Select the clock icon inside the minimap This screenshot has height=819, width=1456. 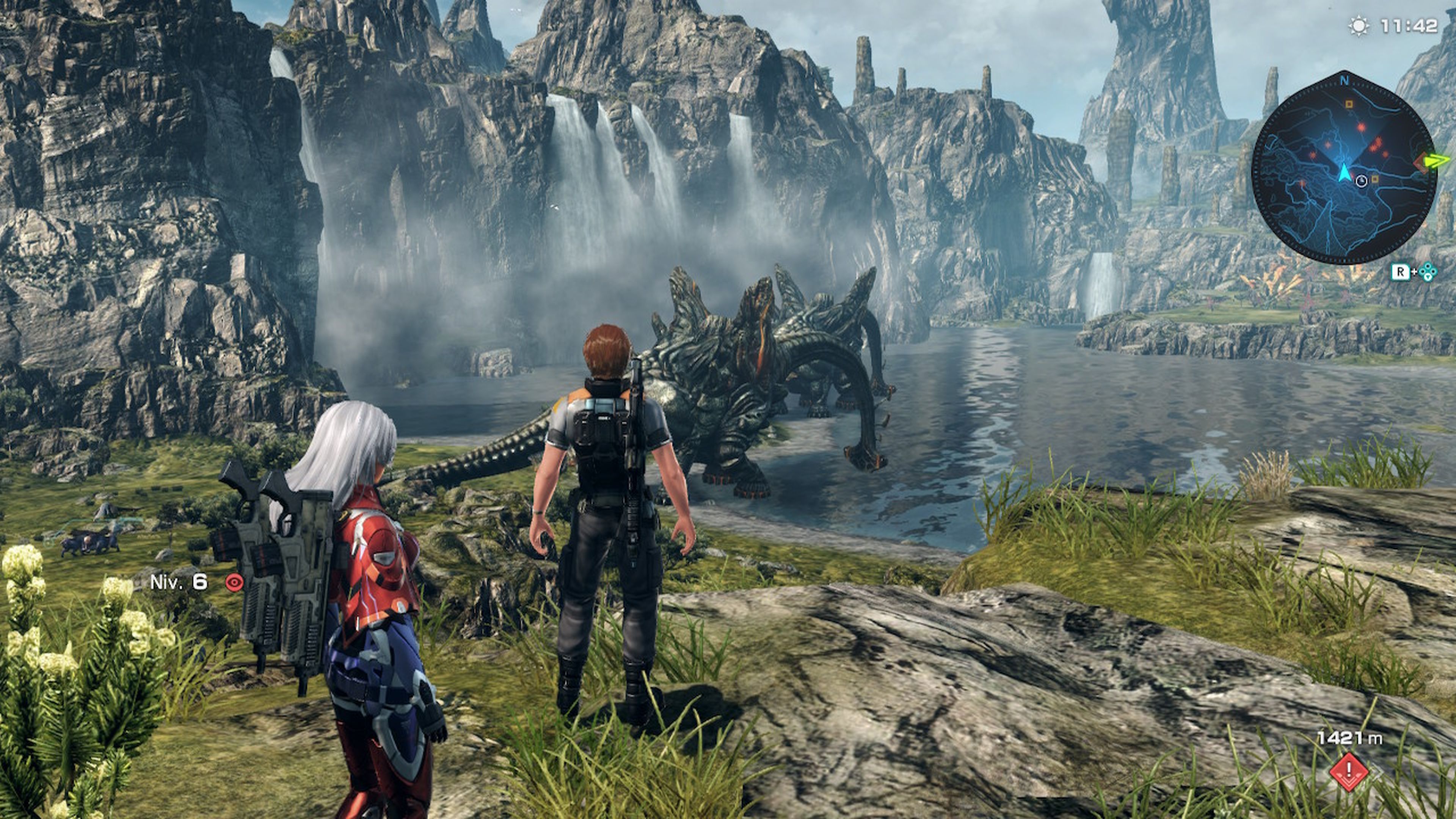pos(1361,181)
